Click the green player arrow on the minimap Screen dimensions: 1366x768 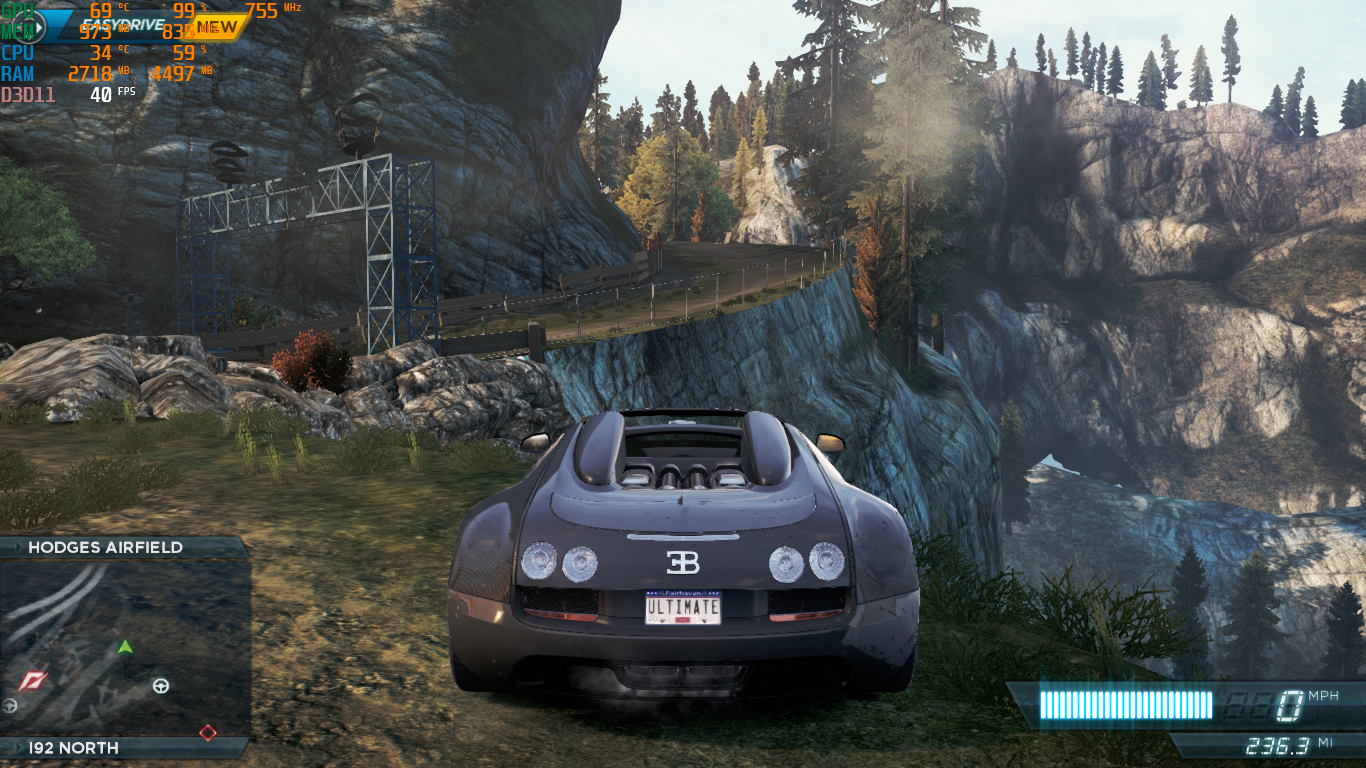pyautogui.click(x=125, y=647)
